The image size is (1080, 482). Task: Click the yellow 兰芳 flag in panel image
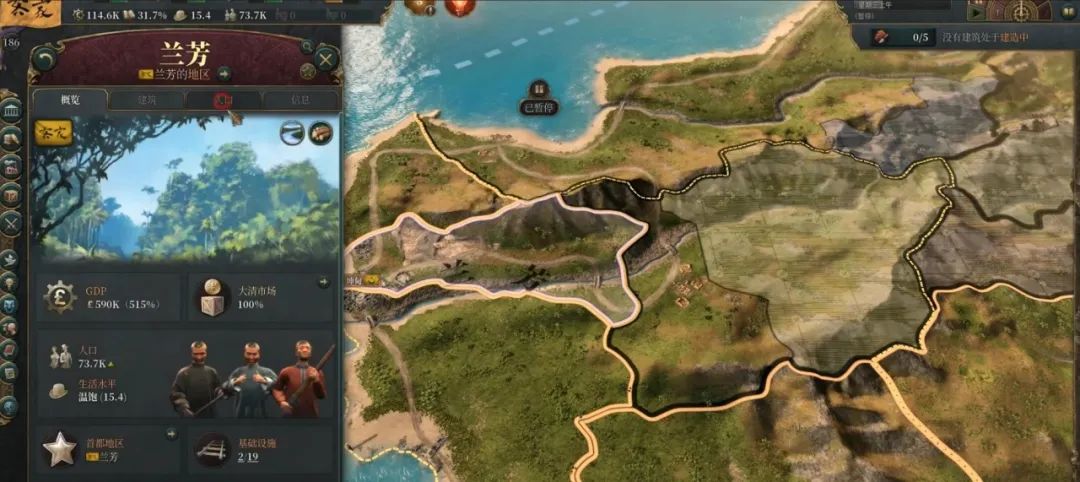pos(54,134)
